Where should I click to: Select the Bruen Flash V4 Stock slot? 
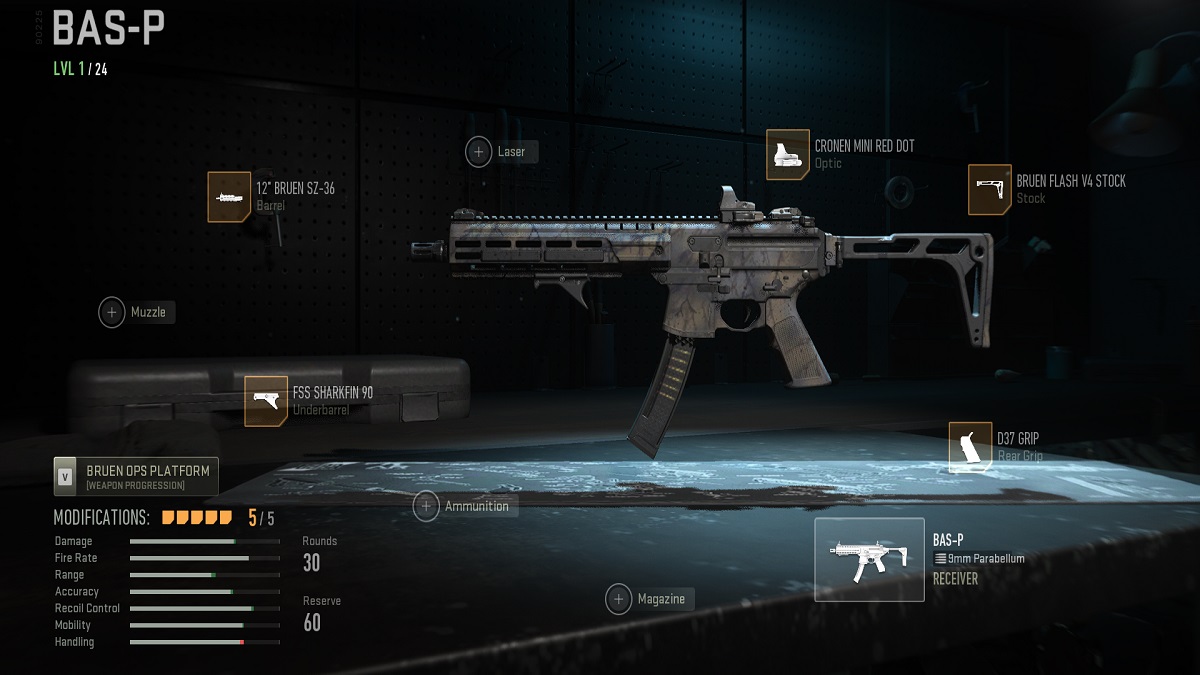click(x=989, y=190)
